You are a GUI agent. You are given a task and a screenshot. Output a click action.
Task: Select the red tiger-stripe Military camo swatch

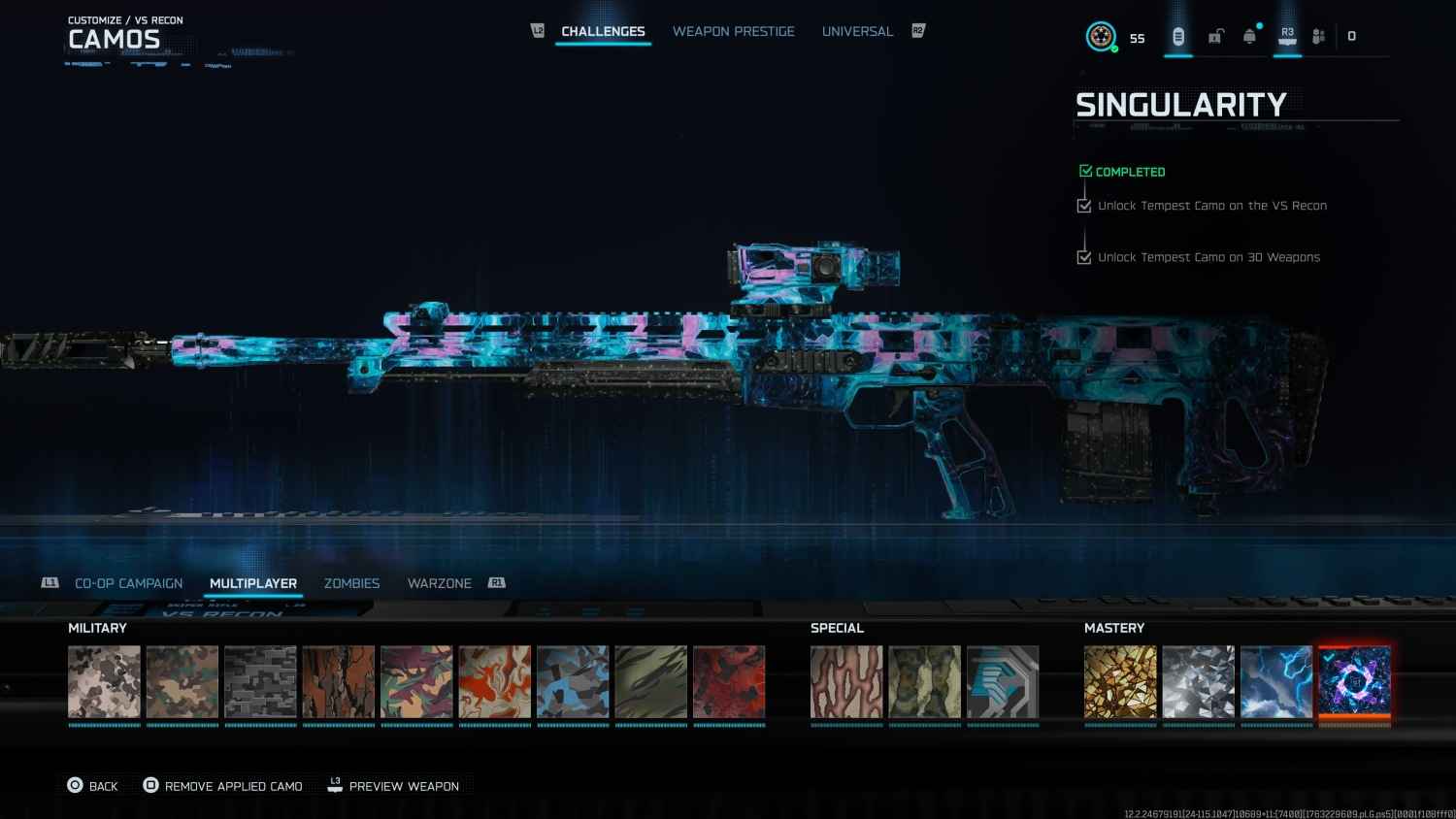pyautogui.click(x=729, y=682)
